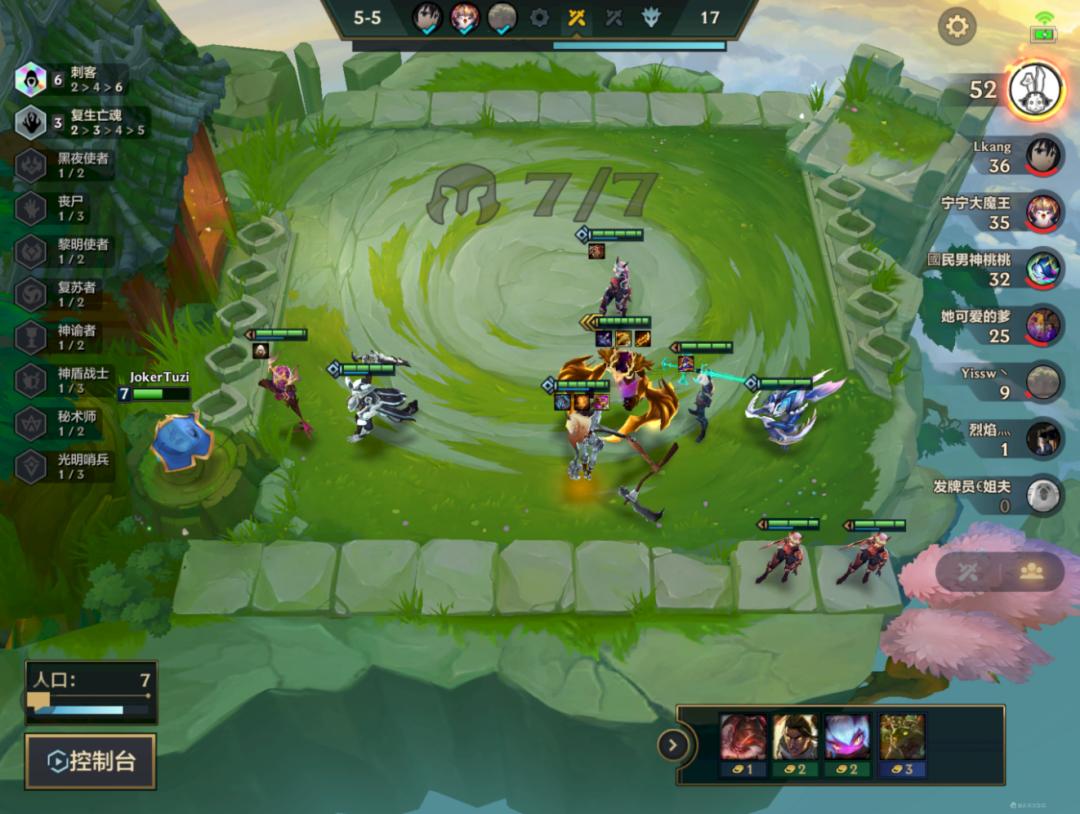Buy the 3-gold green treant champion card
Image resolution: width=1080 pixels, height=814 pixels.
[x=902, y=744]
